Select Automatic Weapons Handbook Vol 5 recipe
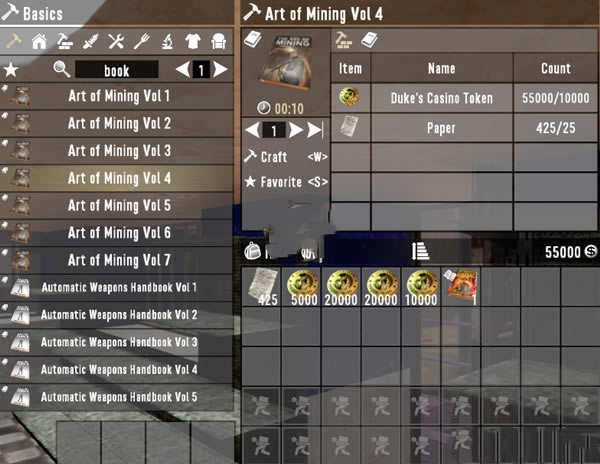 (118, 397)
